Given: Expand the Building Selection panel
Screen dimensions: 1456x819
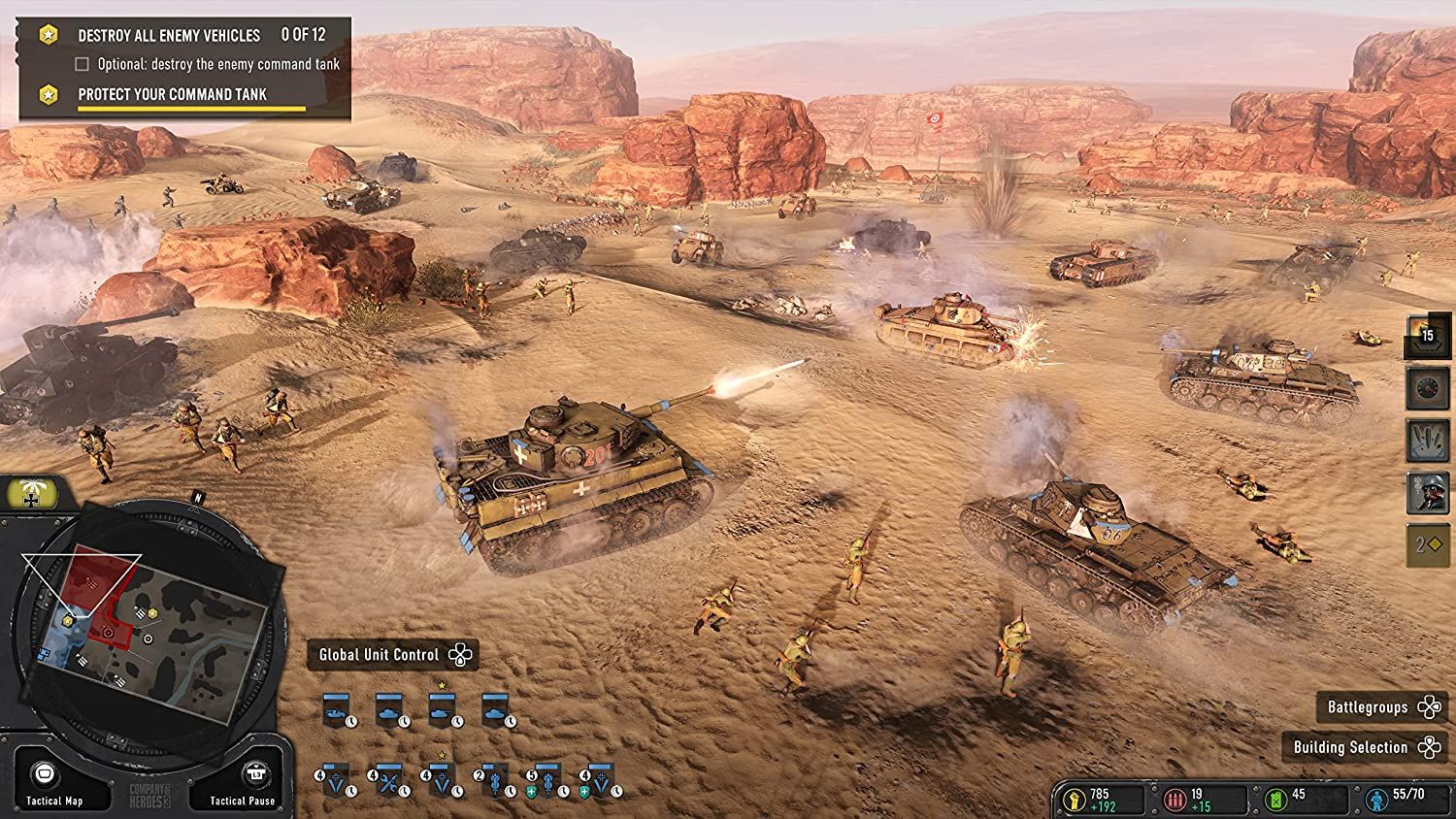Looking at the screenshot, I should [x=1366, y=747].
